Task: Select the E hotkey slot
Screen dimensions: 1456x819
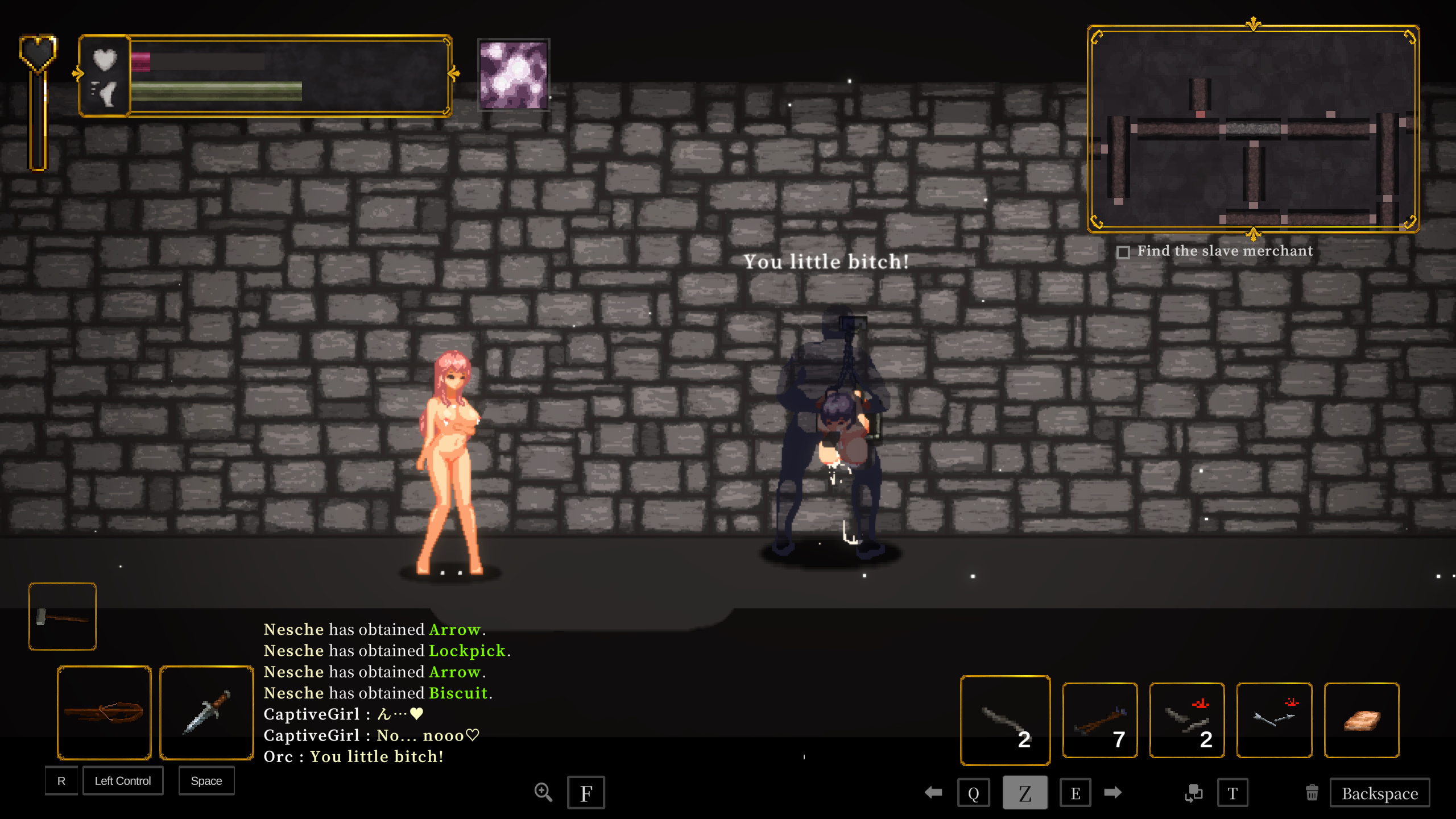Action: (1076, 792)
